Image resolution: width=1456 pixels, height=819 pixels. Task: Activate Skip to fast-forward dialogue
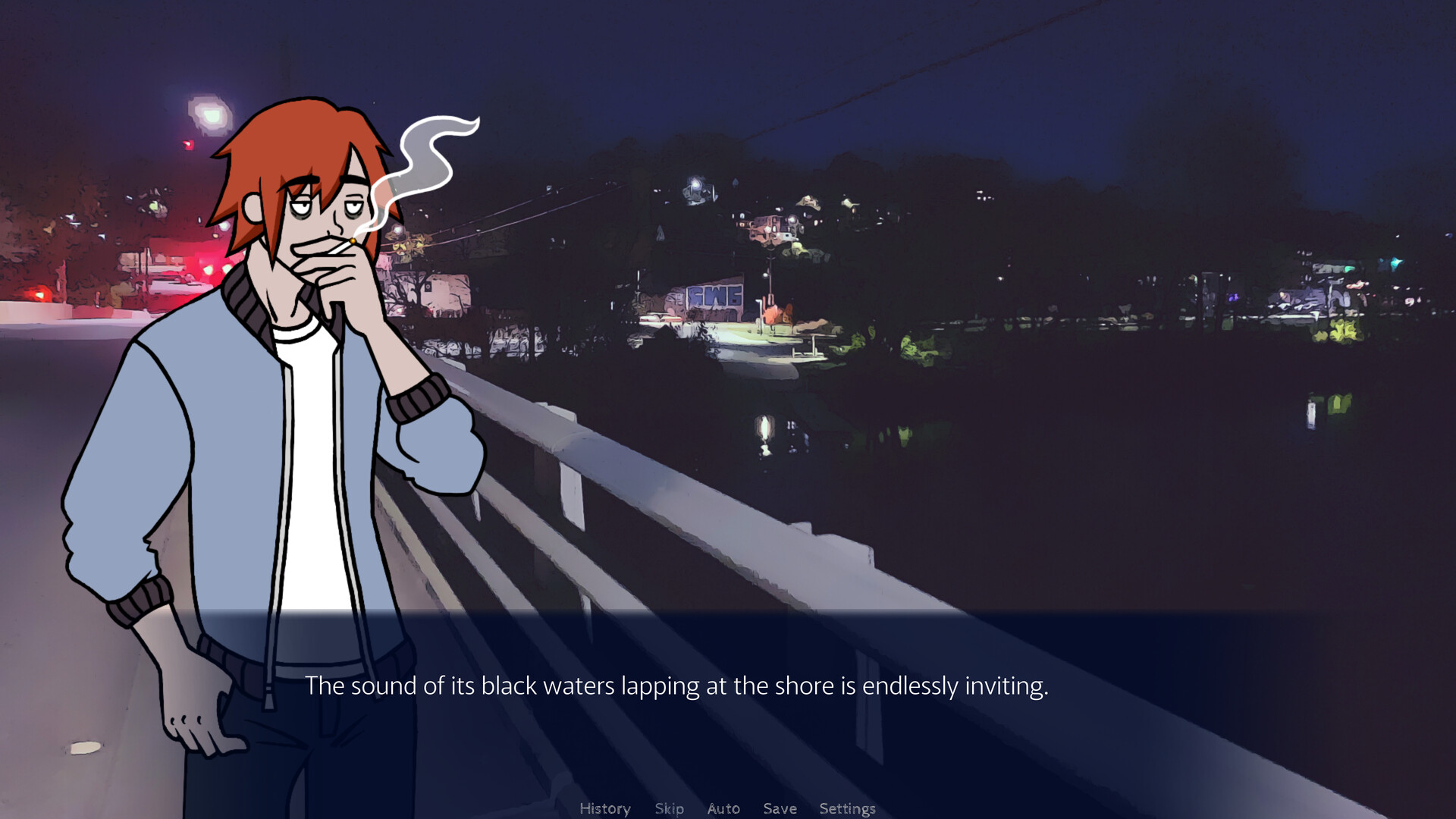coord(669,808)
